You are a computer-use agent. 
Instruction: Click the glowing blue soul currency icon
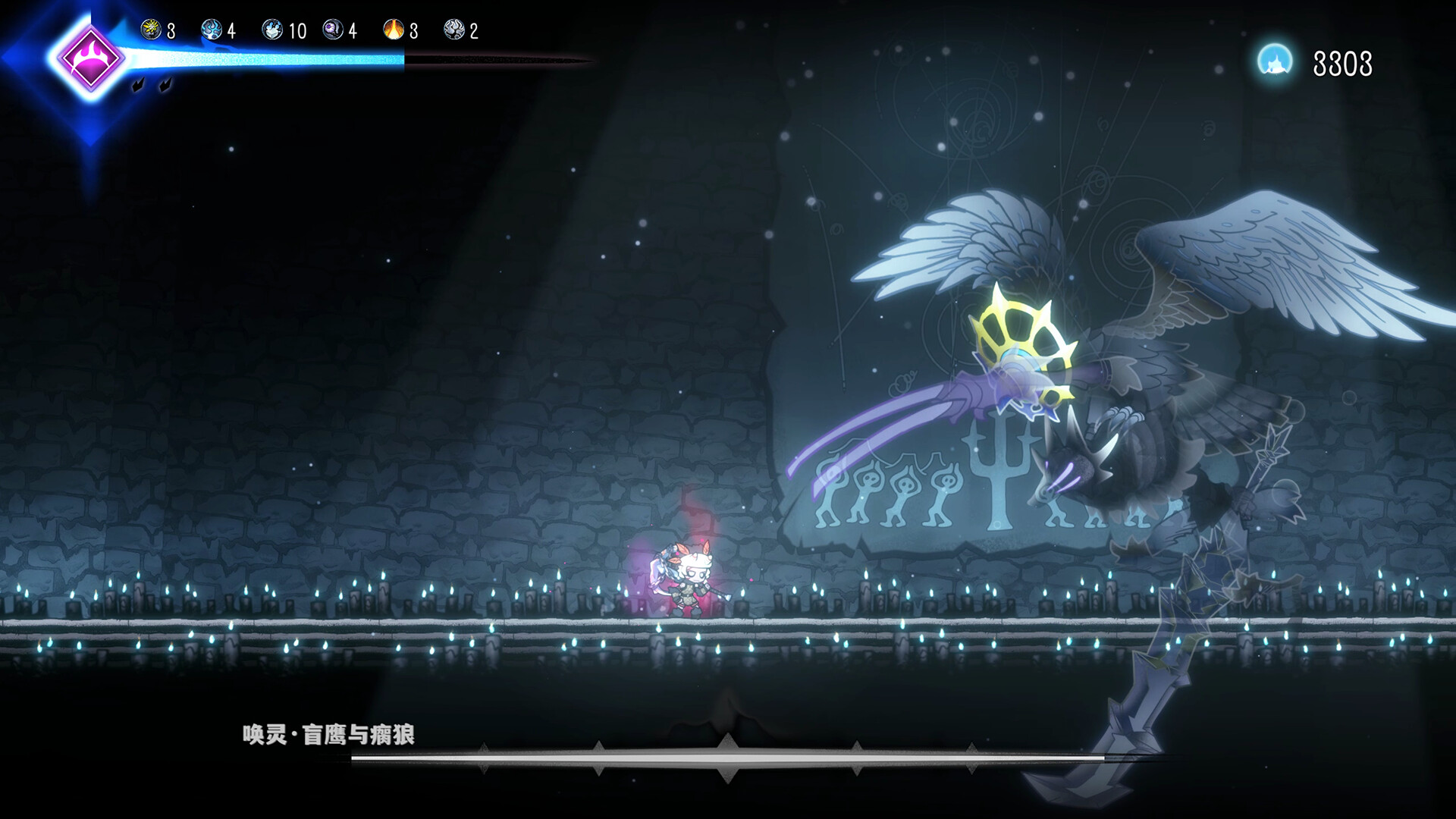click(x=1275, y=61)
